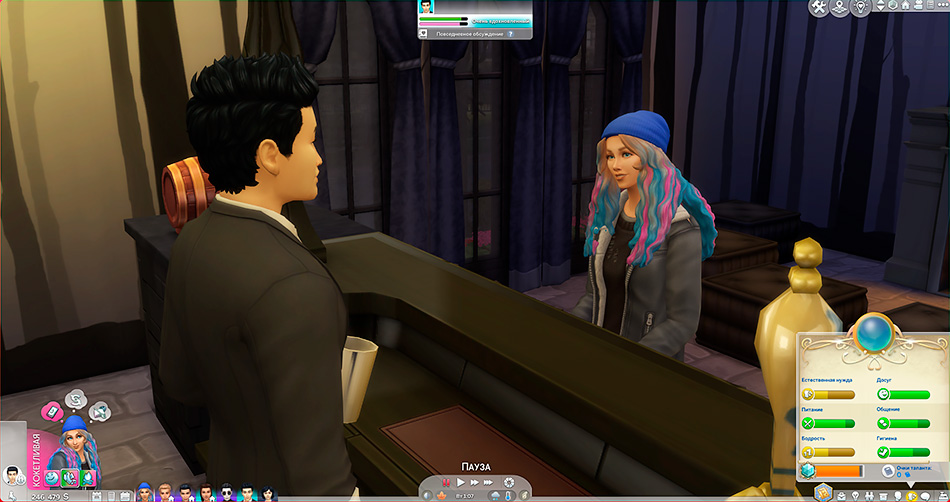Select the active Sim portrait with blue beanie
Image resolution: width=950 pixels, height=502 pixels.
[x=74, y=433]
